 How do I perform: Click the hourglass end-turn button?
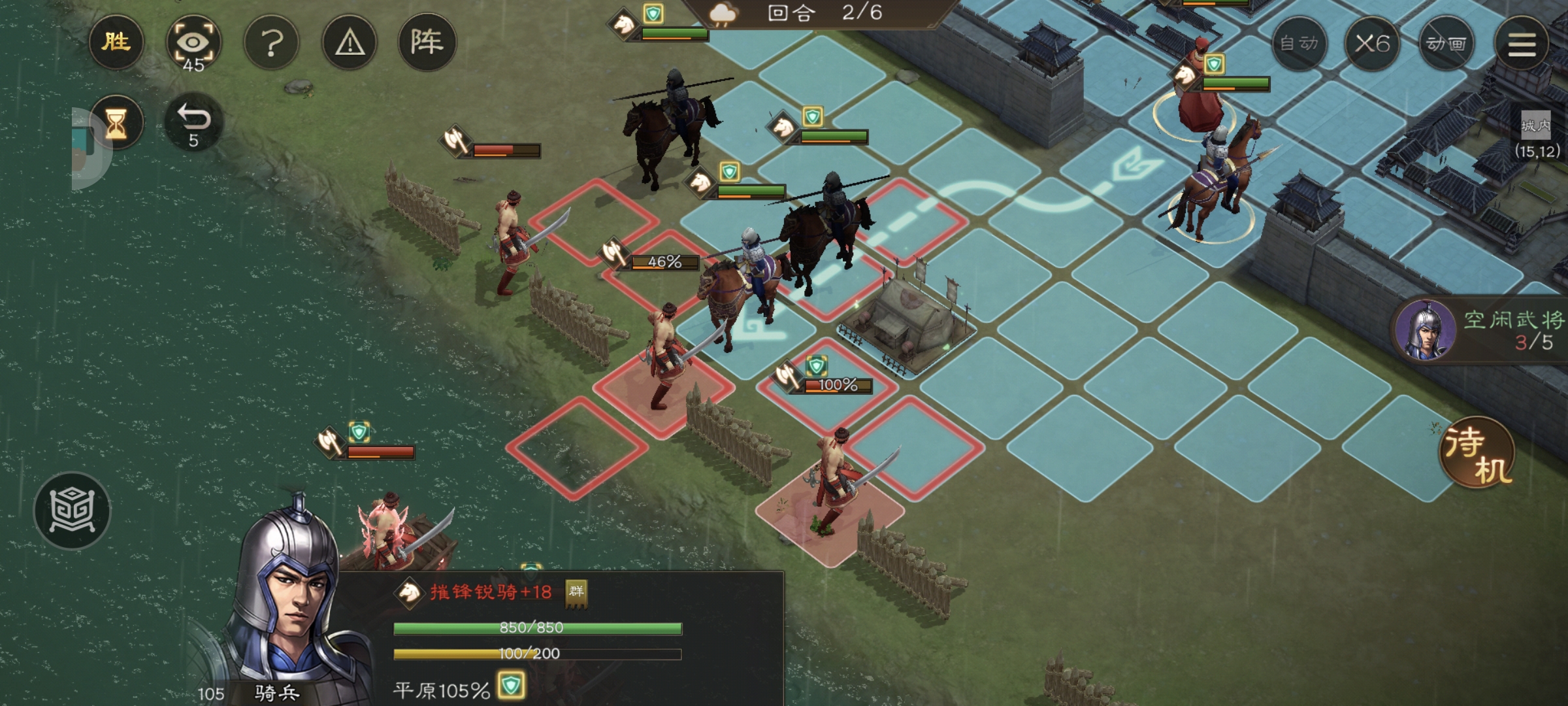pyautogui.click(x=116, y=122)
